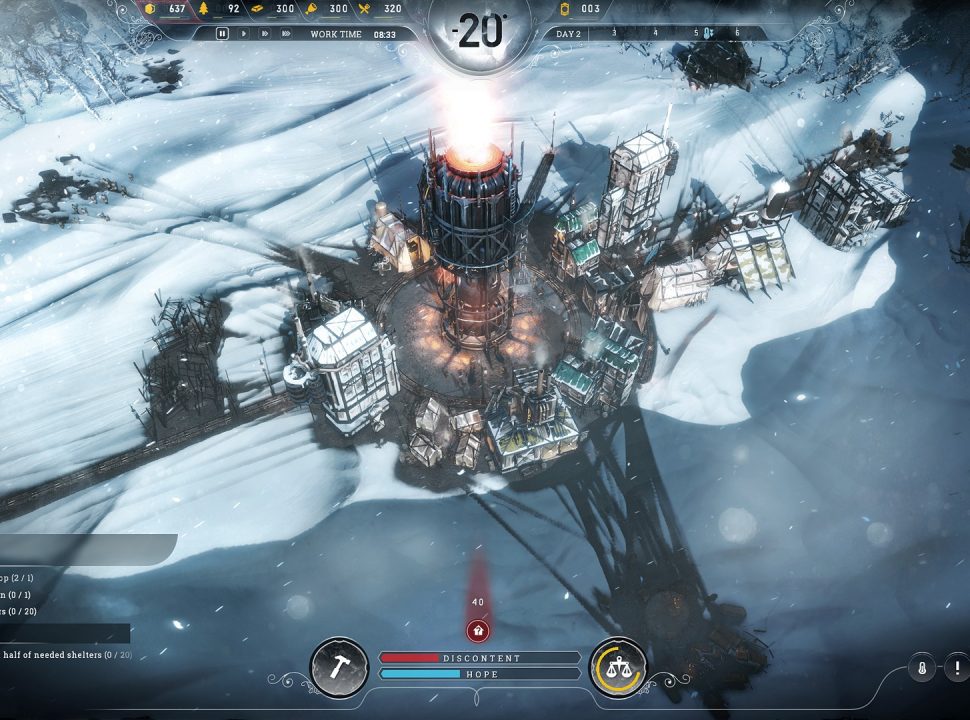The height and width of the screenshot is (720, 970).
Task: Select the raw food counter showing 300
Action: pos(329,9)
